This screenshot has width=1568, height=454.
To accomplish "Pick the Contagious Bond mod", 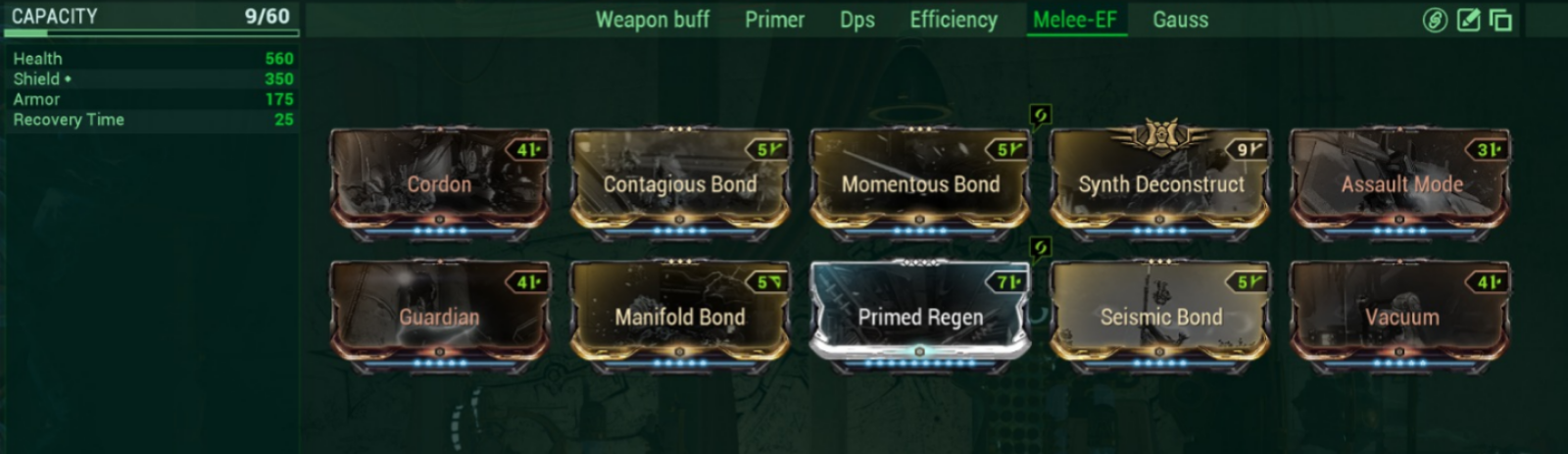I will coord(679,183).
